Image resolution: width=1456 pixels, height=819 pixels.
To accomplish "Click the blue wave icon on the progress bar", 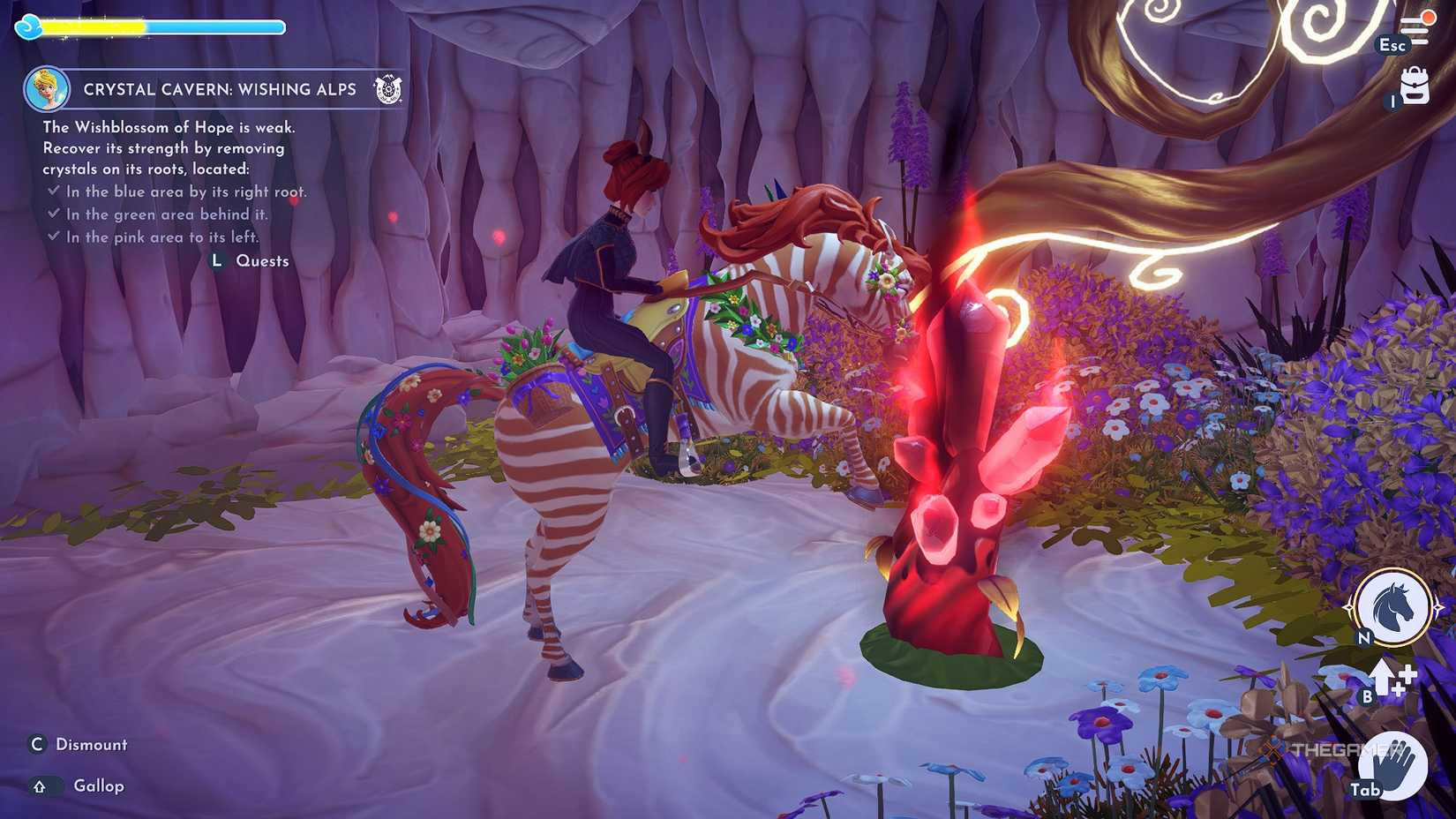I will 30,26.
